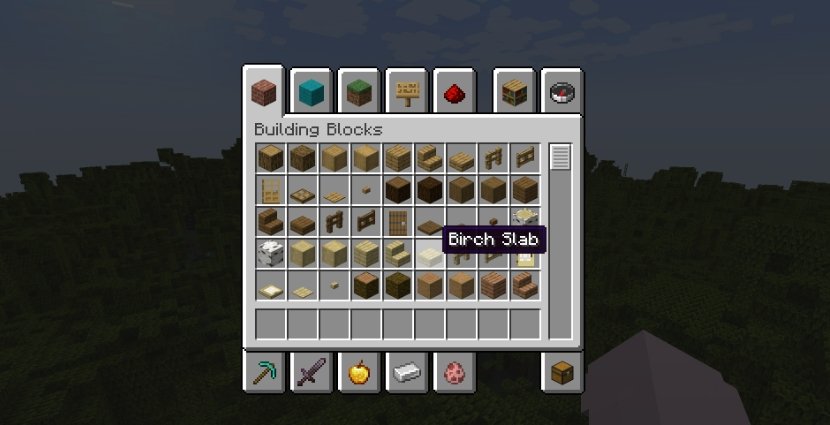Open the grass block tab
Image resolution: width=830 pixels, height=425 pixels.
click(x=360, y=92)
